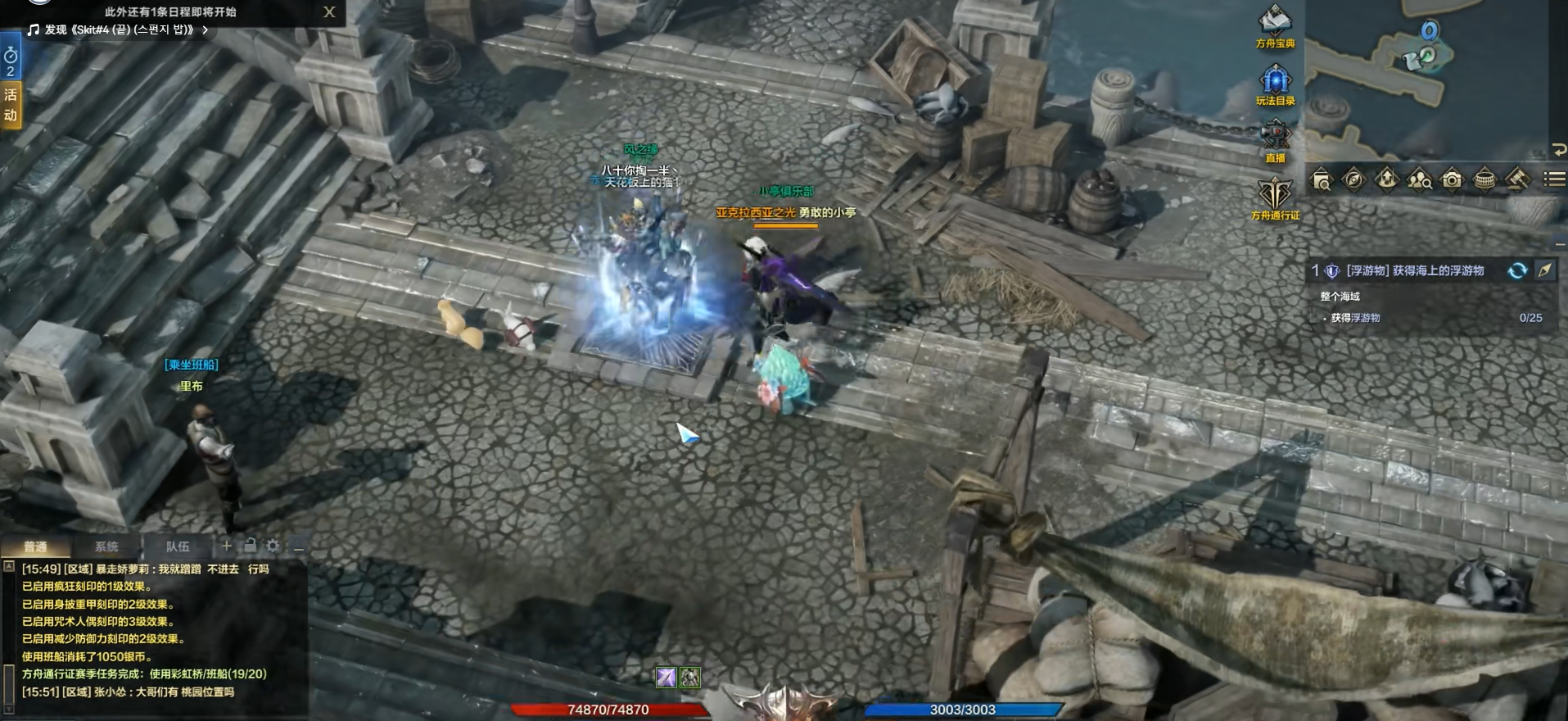Refresh the 浮游物 quest tracker
Screen dimensions: 1568x721
(x=1516, y=270)
